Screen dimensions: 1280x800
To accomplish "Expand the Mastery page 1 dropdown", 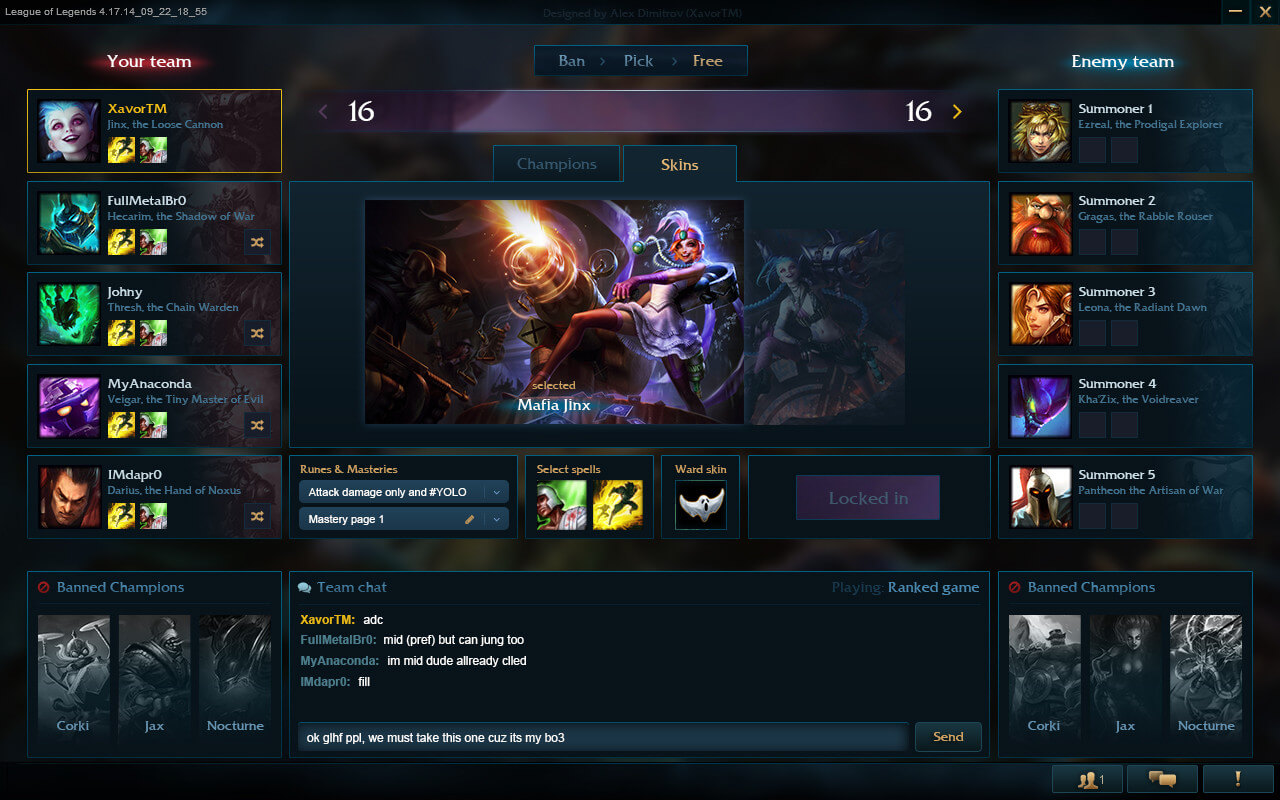I will click(x=497, y=519).
